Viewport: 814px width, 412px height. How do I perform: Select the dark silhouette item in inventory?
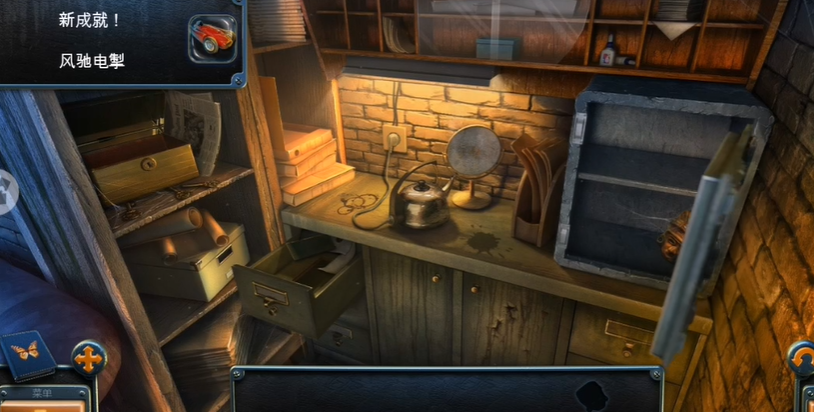tap(592, 394)
